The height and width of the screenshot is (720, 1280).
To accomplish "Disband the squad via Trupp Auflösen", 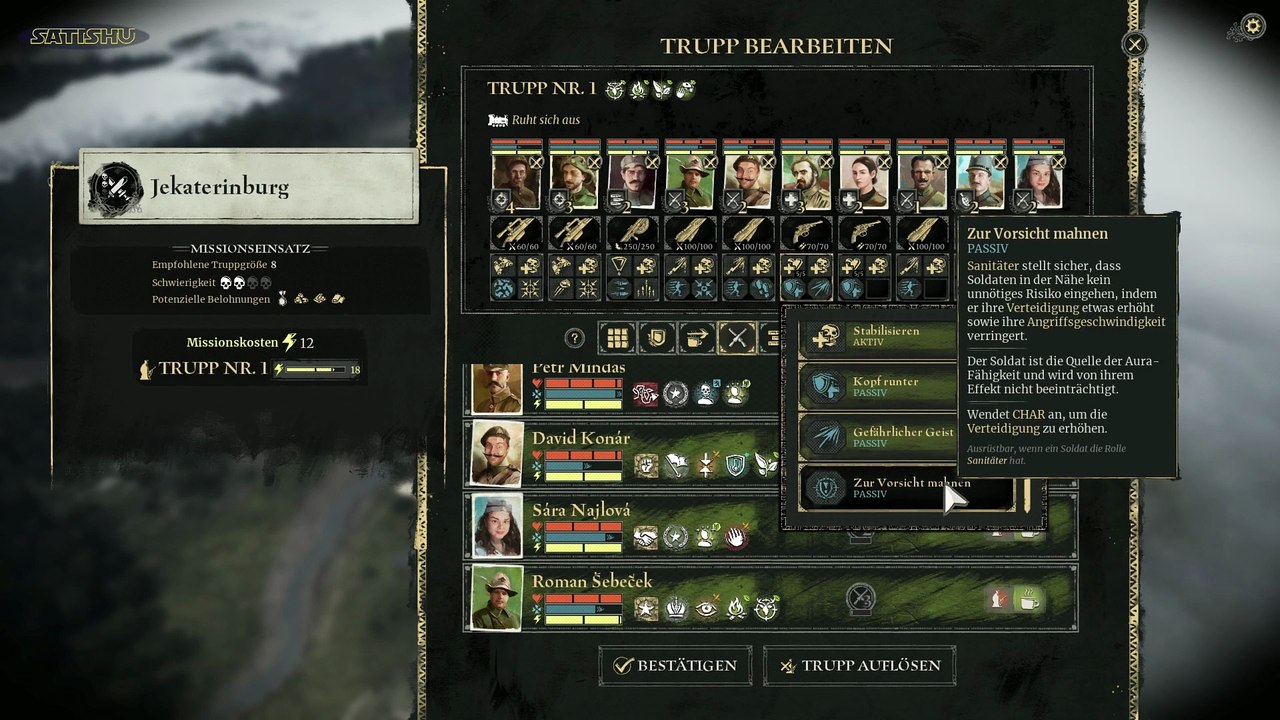I will 859,666.
